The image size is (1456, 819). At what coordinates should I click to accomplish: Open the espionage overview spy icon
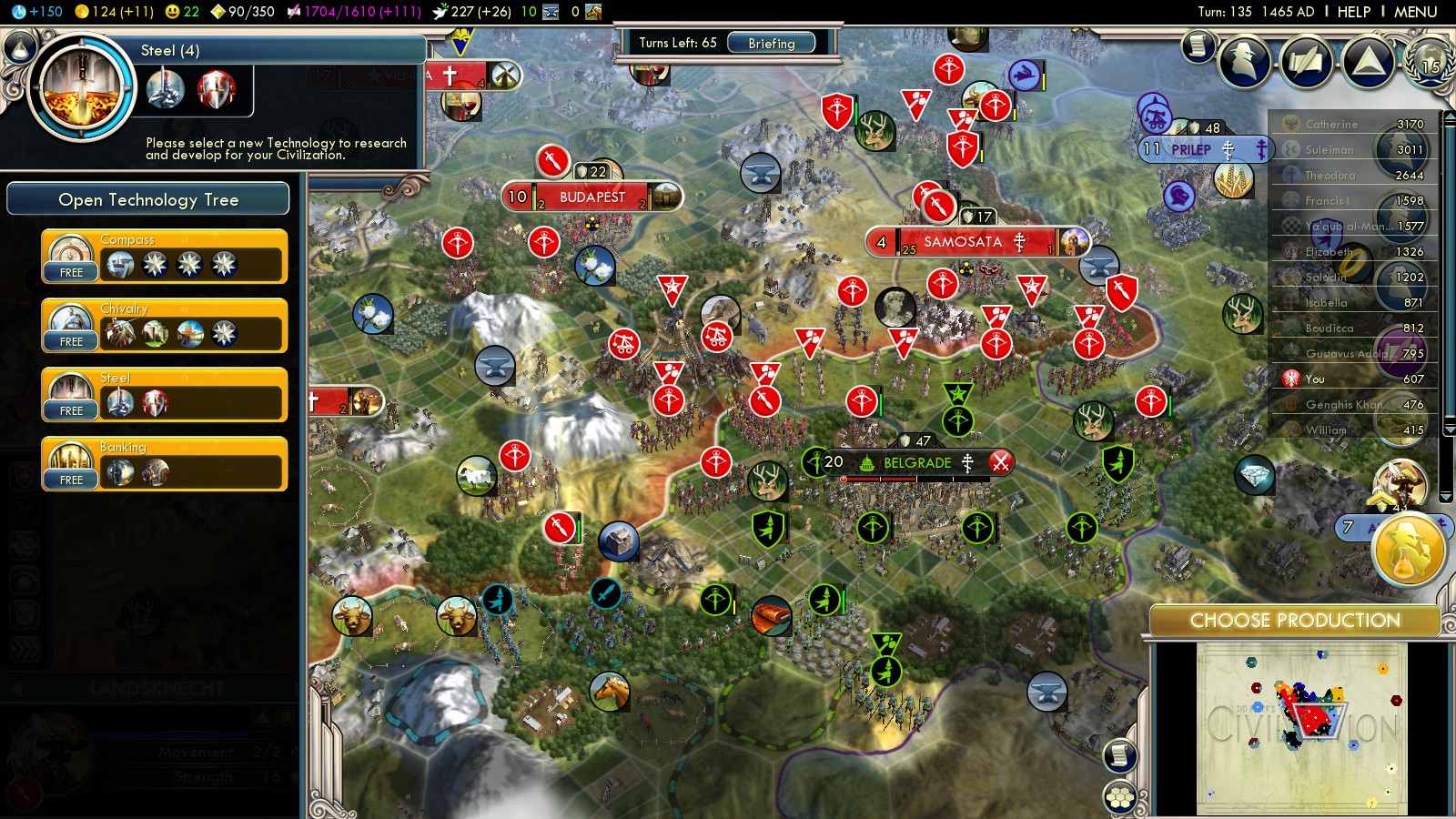point(1245,62)
